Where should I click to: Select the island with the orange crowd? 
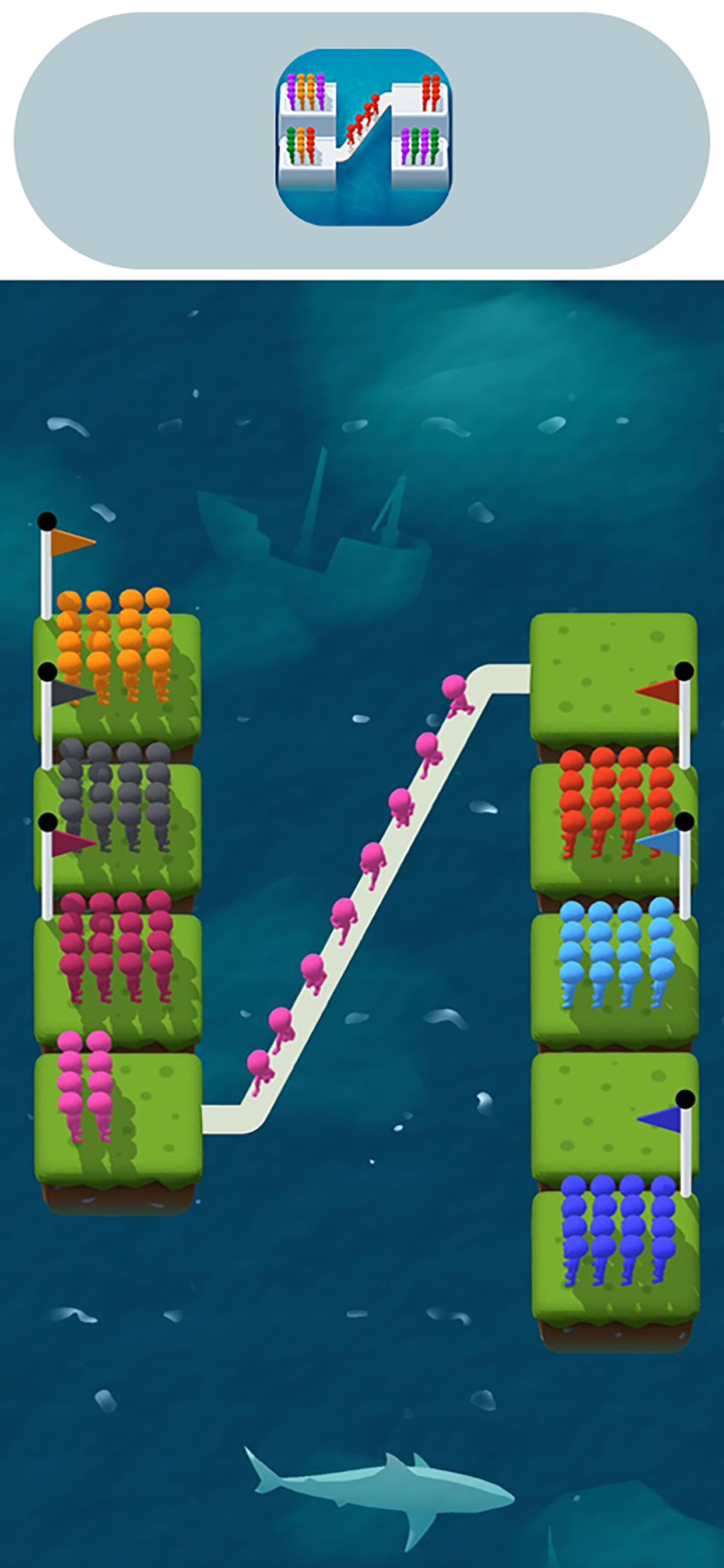point(117,675)
